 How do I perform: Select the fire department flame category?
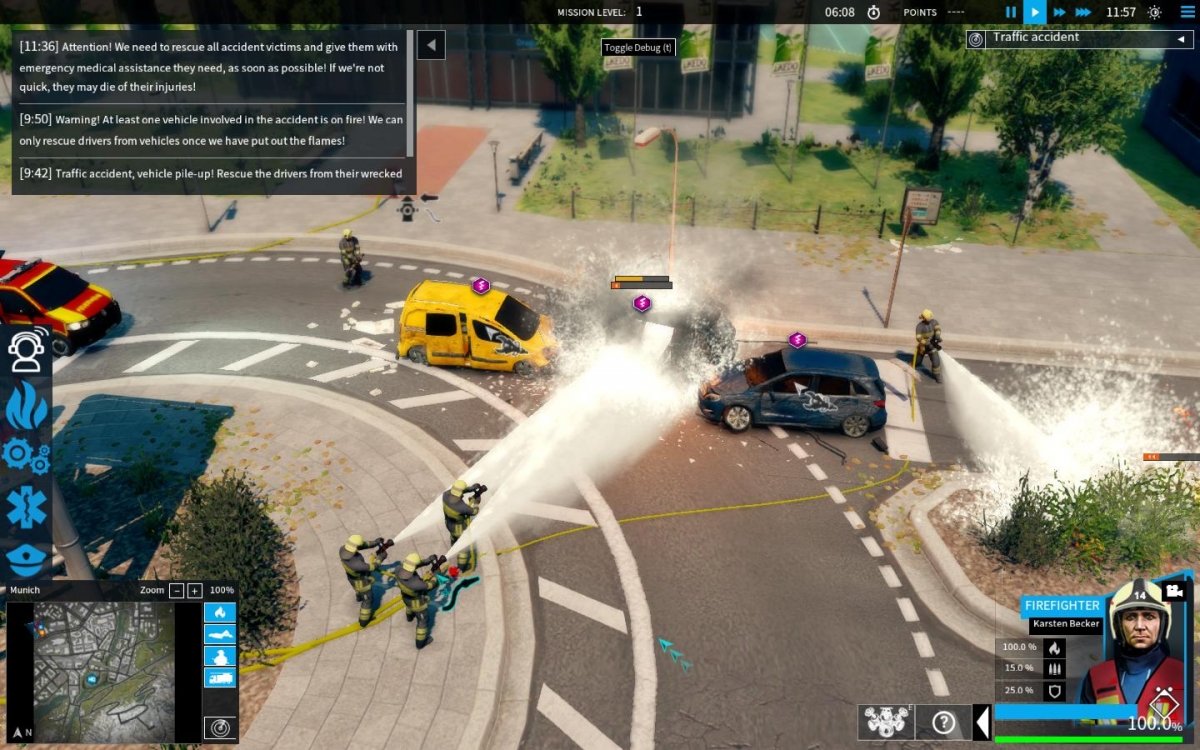(25, 404)
